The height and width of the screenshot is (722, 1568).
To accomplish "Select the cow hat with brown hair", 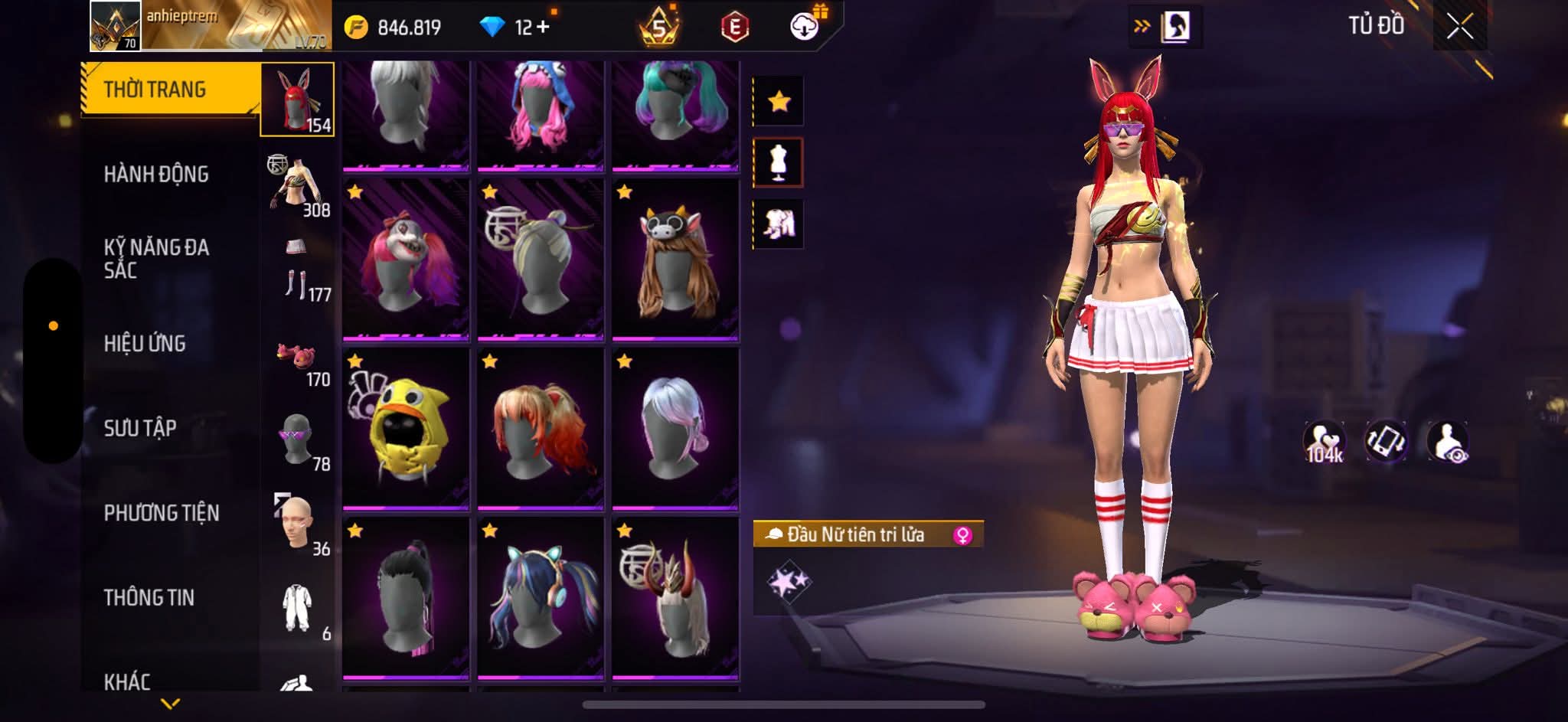I will pyautogui.click(x=675, y=259).
